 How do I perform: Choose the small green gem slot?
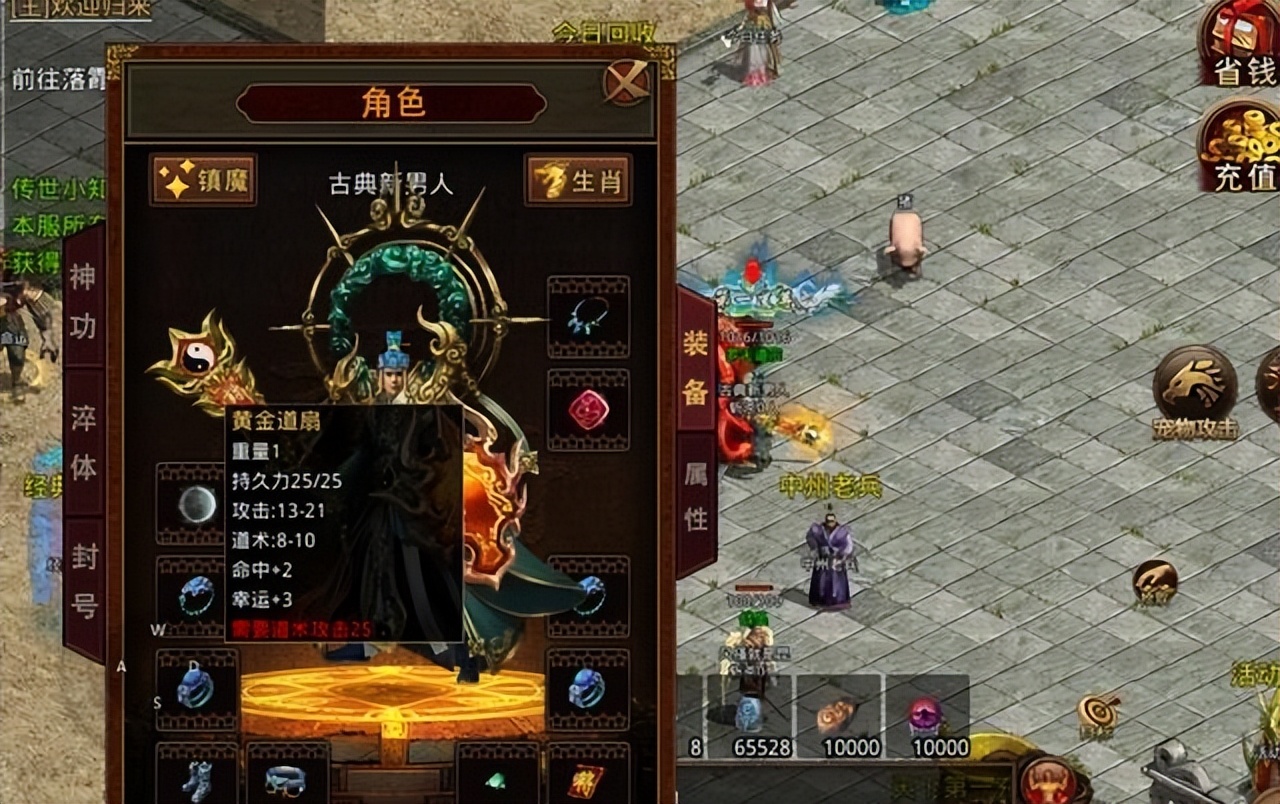click(x=497, y=778)
